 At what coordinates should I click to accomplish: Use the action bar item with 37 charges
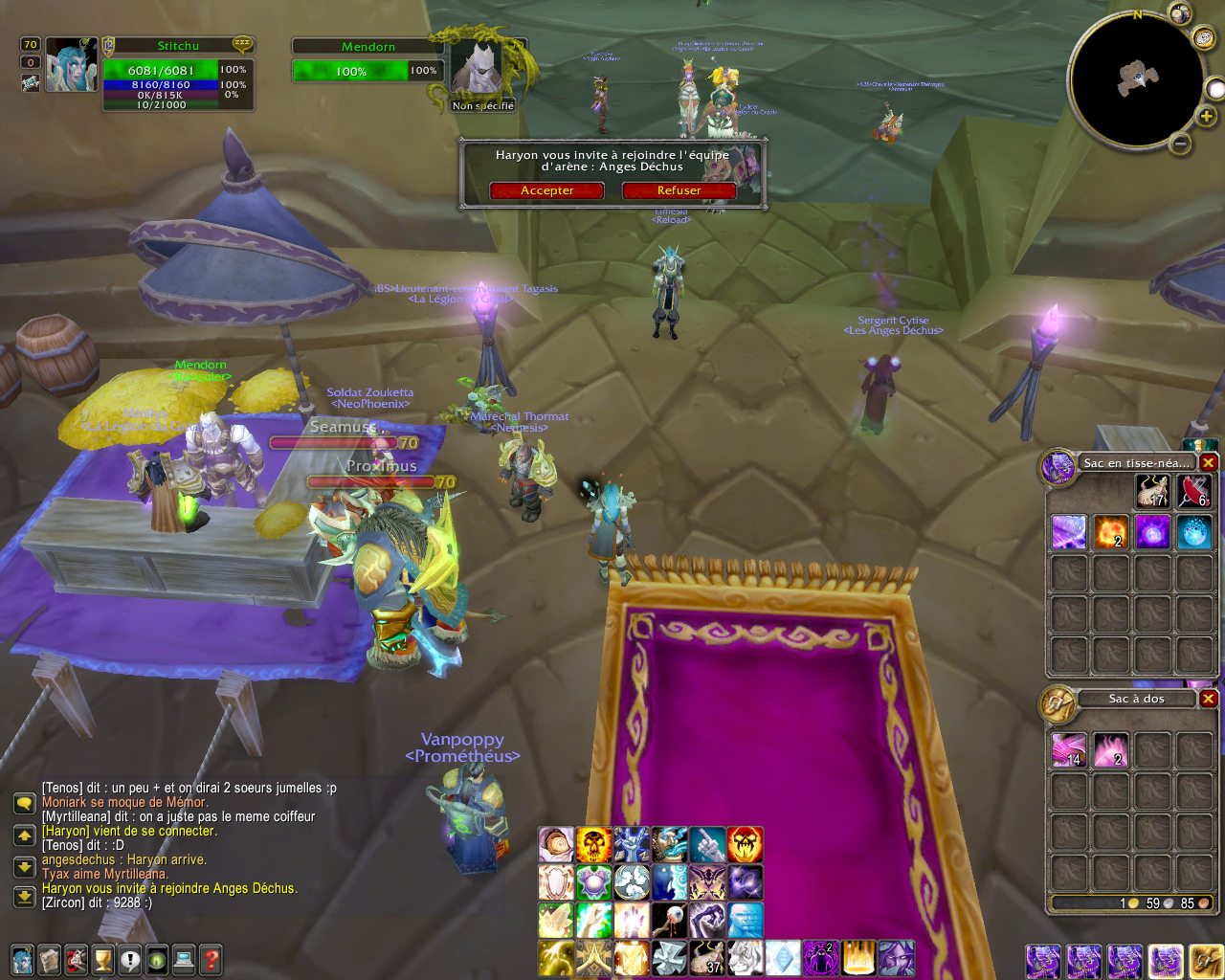(707, 958)
